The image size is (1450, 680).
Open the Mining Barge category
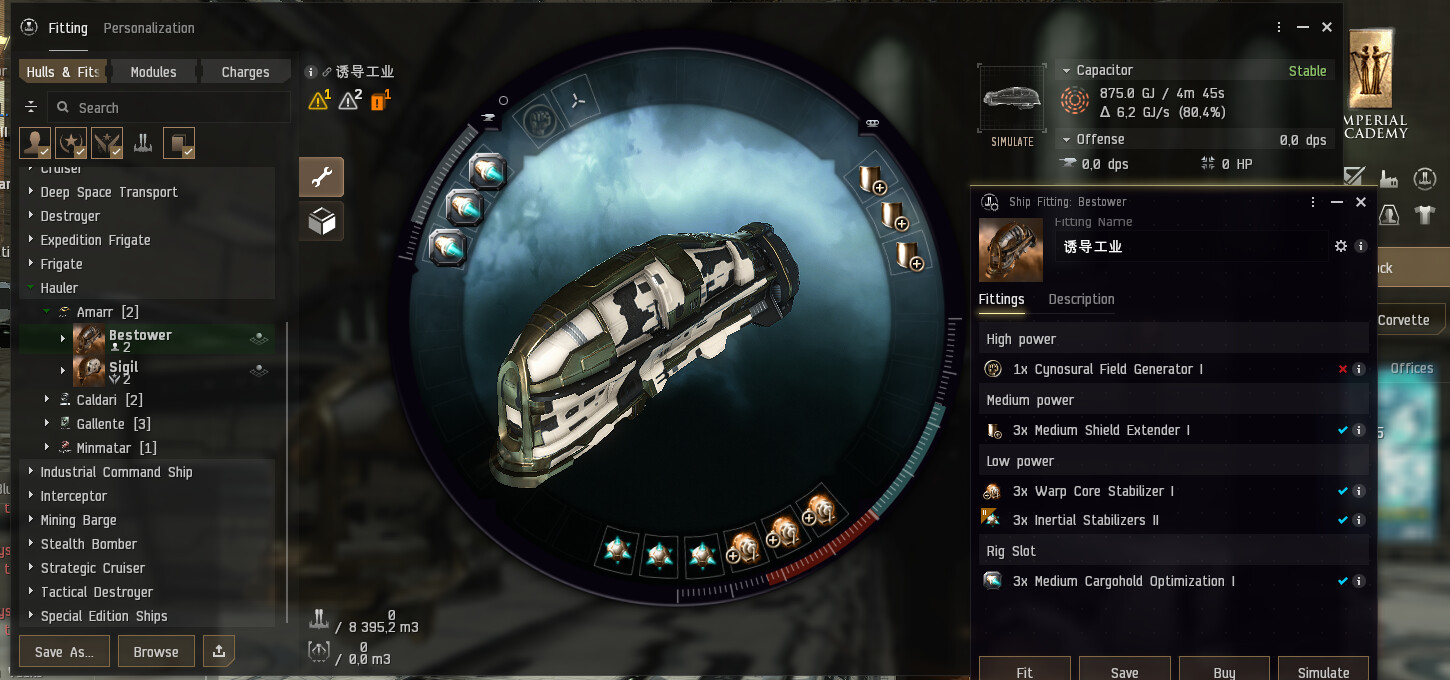pyautogui.click(x=78, y=520)
